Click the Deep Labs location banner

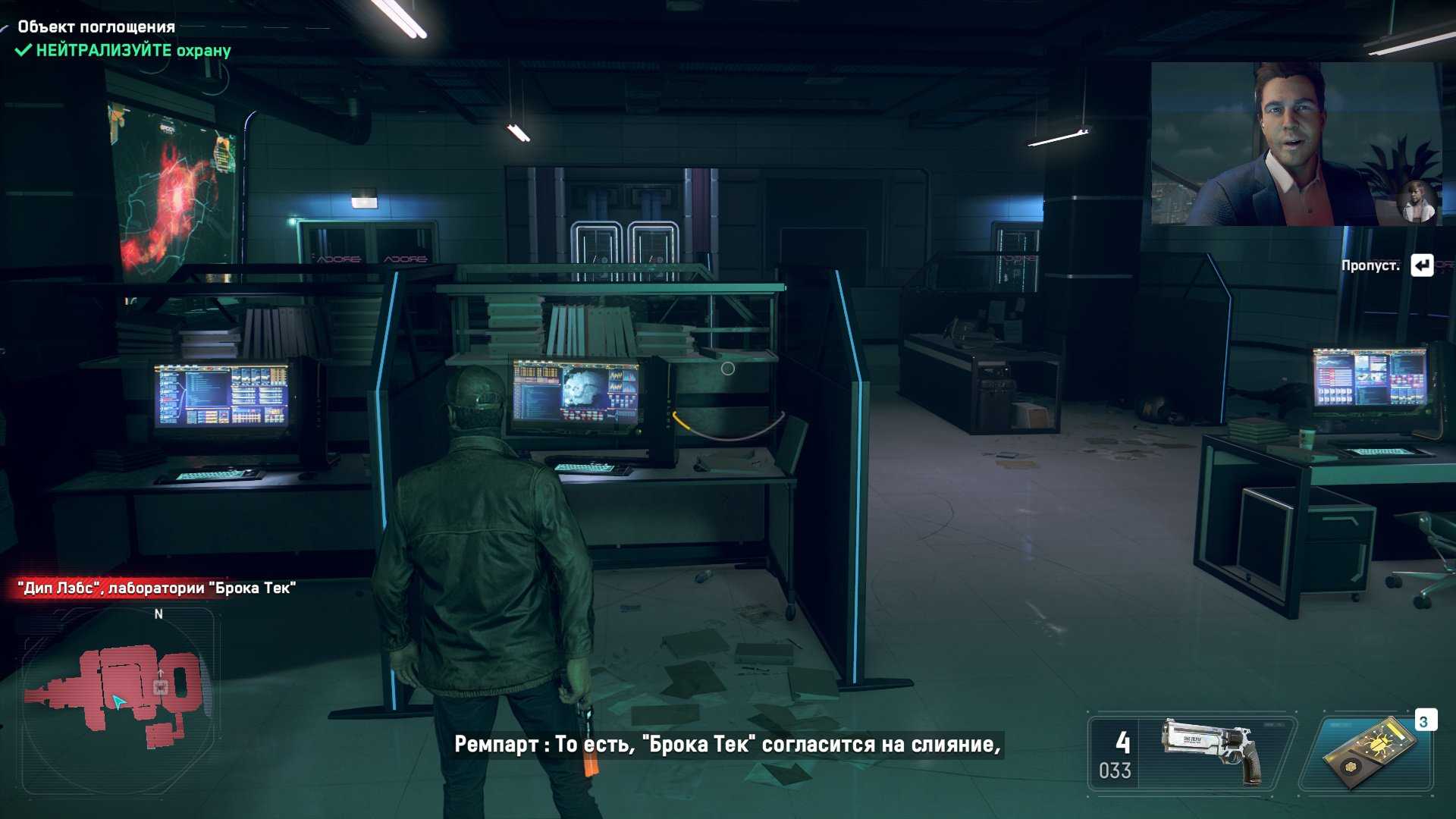tap(157, 588)
